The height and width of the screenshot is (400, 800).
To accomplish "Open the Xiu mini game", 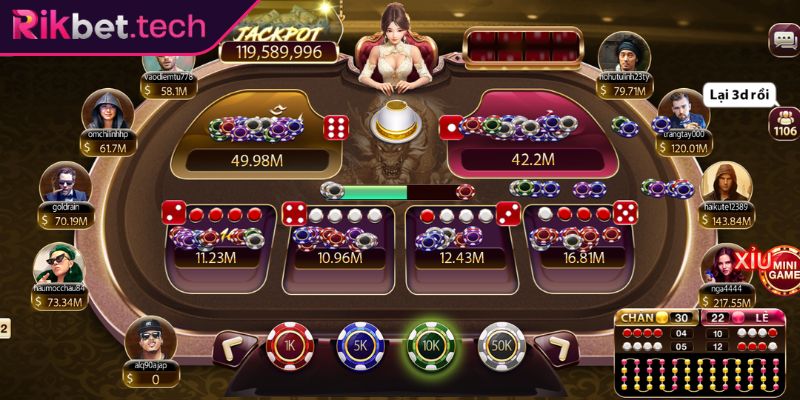I will point(773,267).
